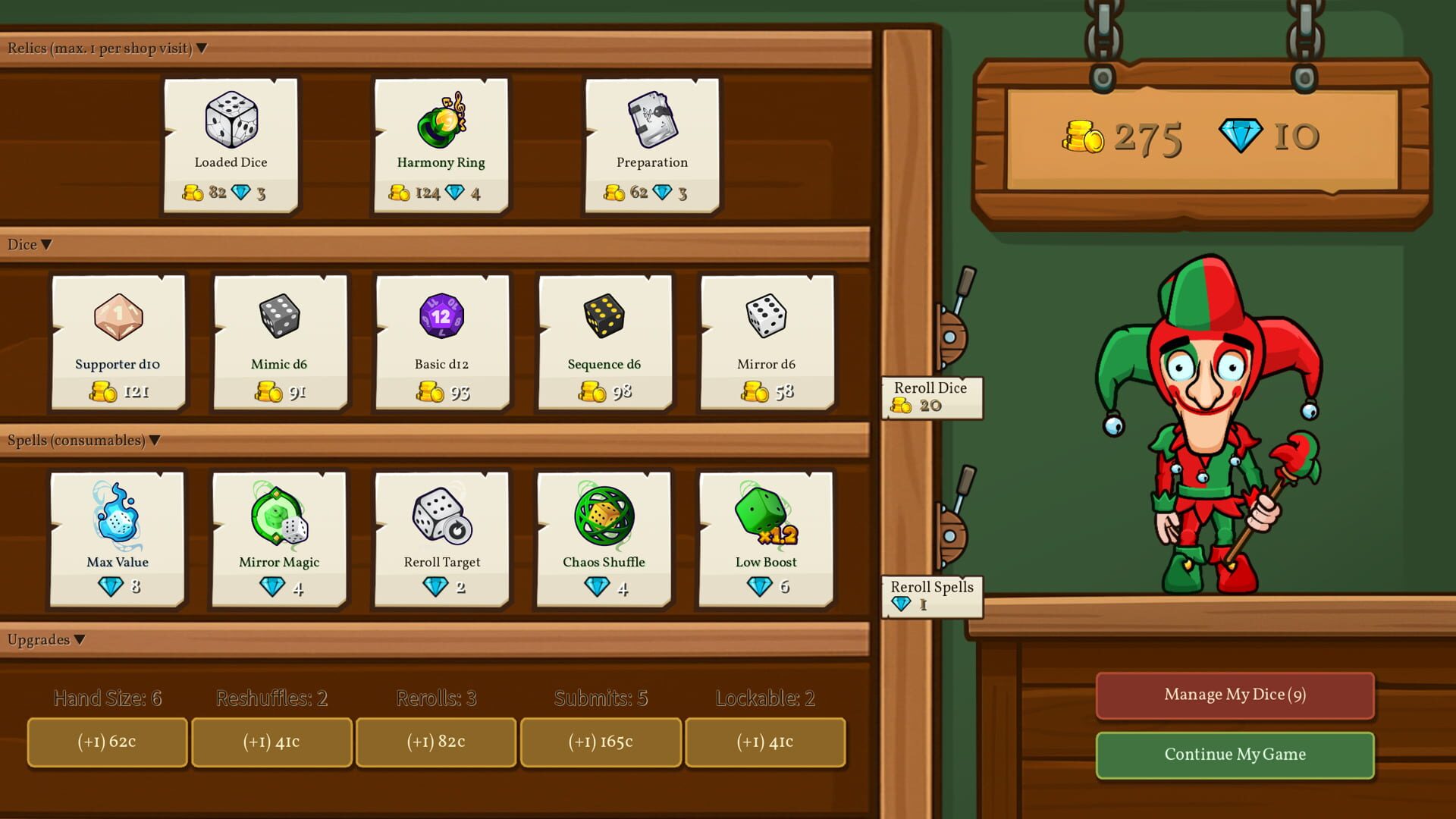The width and height of the screenshot is (1456, 819).
Task: Select the Low Boost spell
Action: point(765,538)
